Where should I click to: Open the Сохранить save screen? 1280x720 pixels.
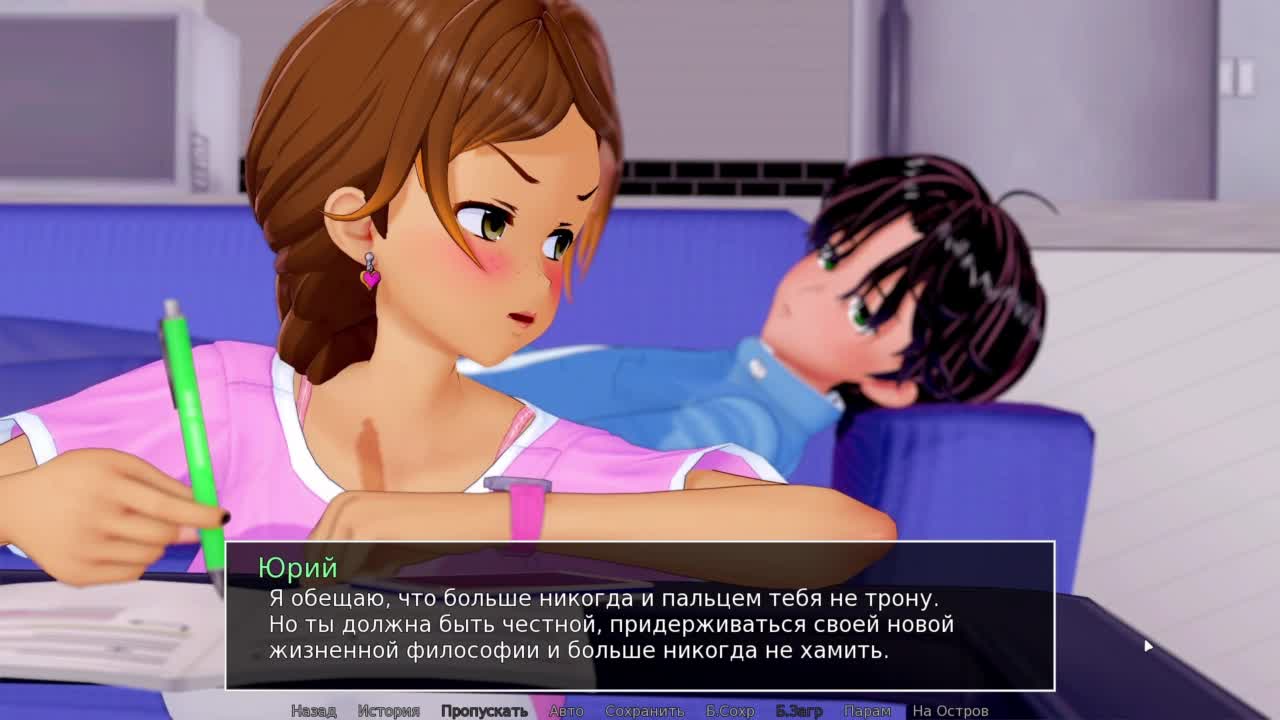644,711
